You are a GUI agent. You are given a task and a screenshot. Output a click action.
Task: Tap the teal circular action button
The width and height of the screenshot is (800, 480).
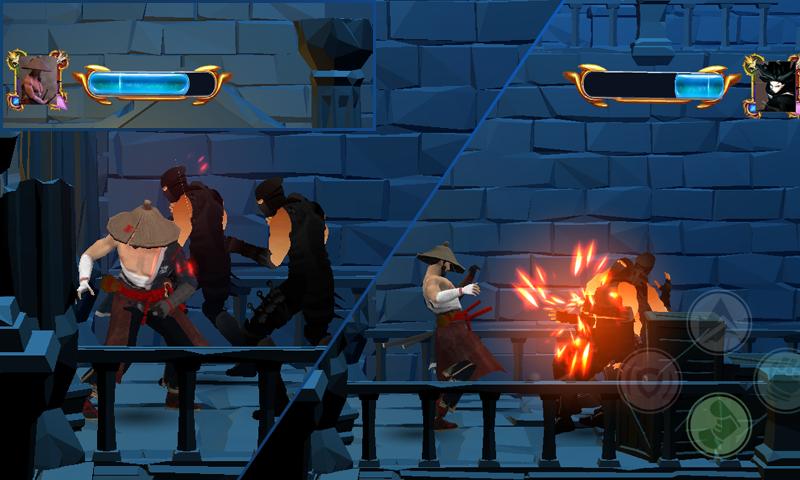coord(780,378)
